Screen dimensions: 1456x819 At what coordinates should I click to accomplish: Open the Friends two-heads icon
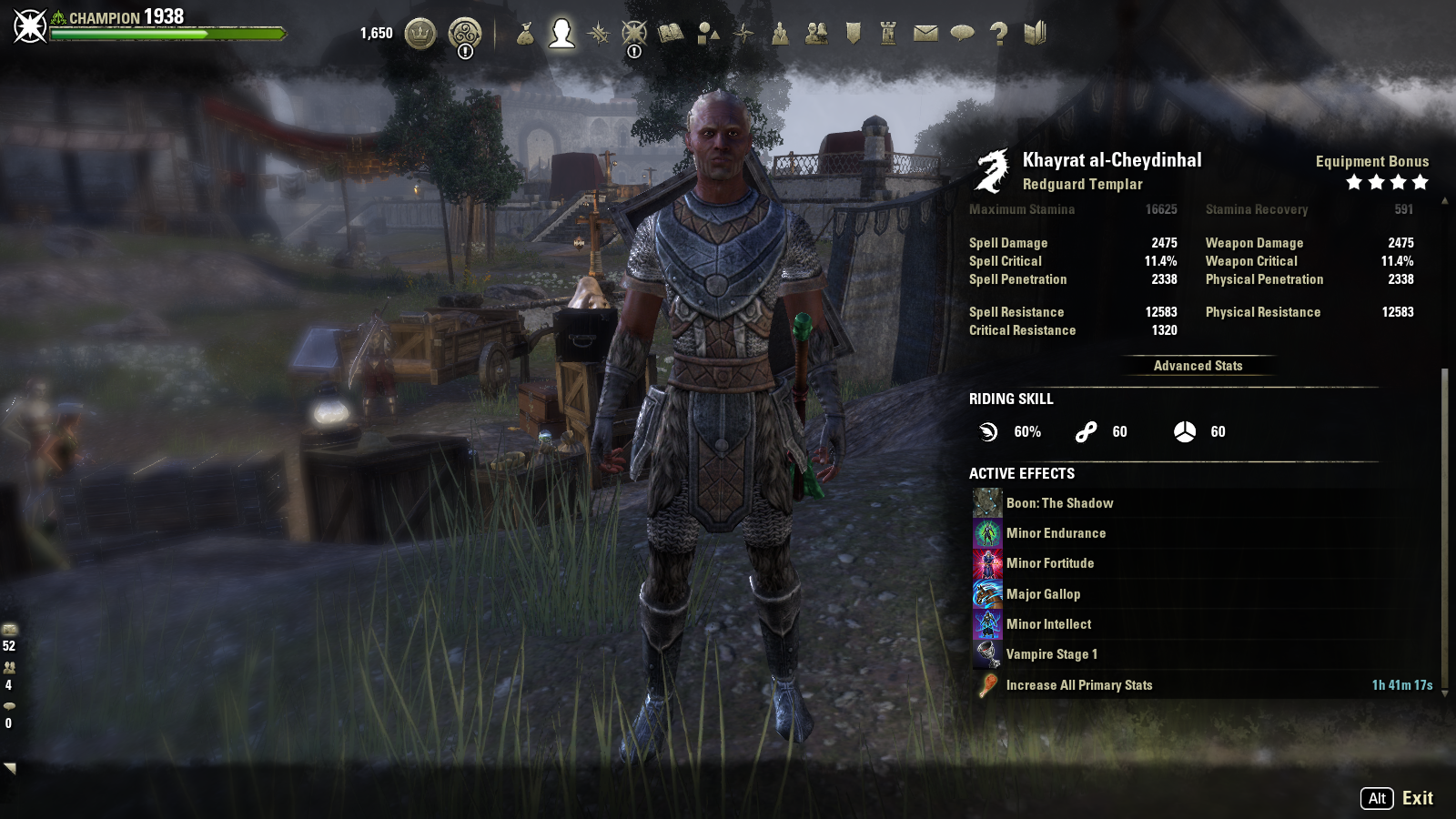(x=816, y=34)
